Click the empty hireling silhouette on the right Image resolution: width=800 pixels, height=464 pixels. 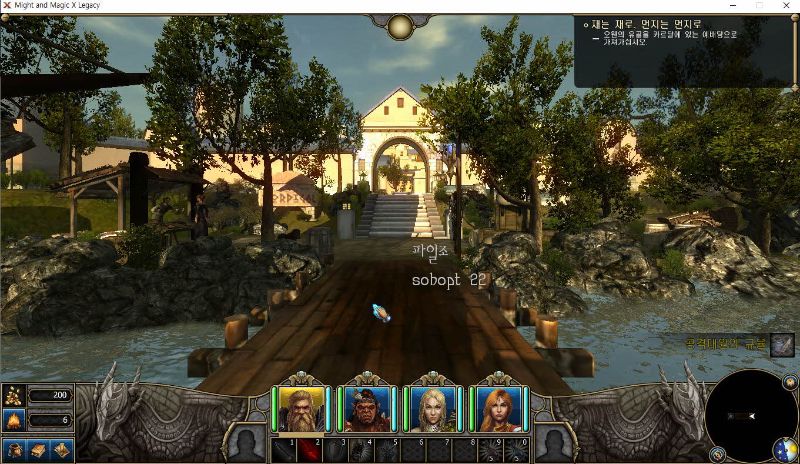[553, 440]
